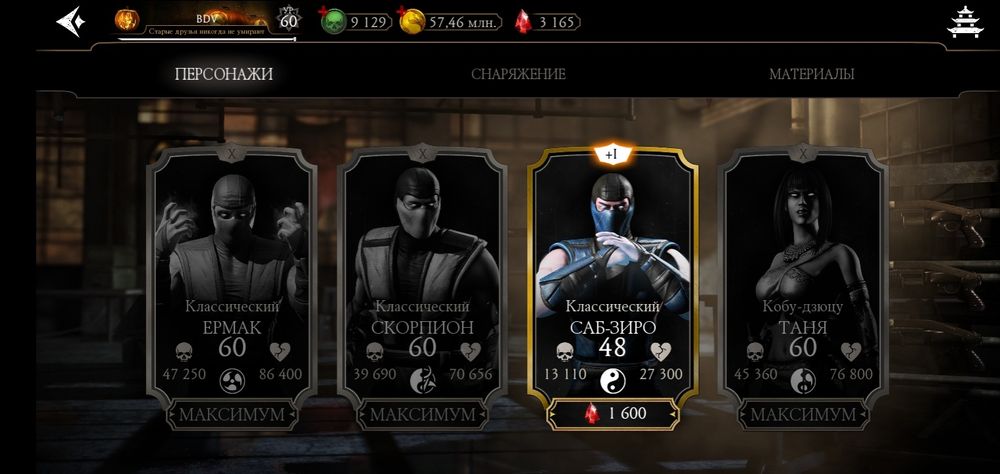The width and height of the screenshot is (1000, 474).
Task: Click Максимум button under Ермак
Action: (x=231, y=414)
